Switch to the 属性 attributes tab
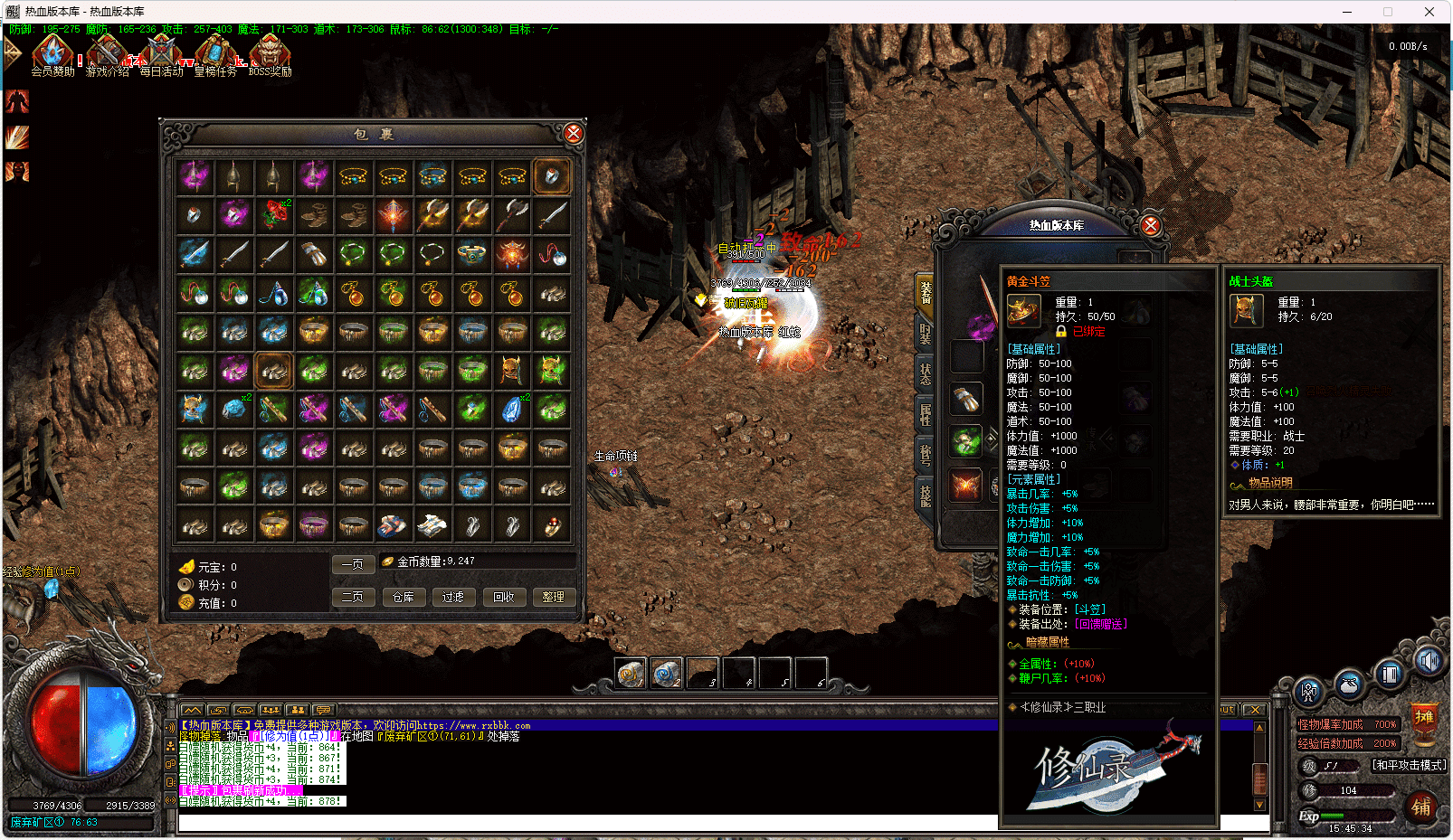Viewport: 1453px width, 840px height. [x=925, y=414]
